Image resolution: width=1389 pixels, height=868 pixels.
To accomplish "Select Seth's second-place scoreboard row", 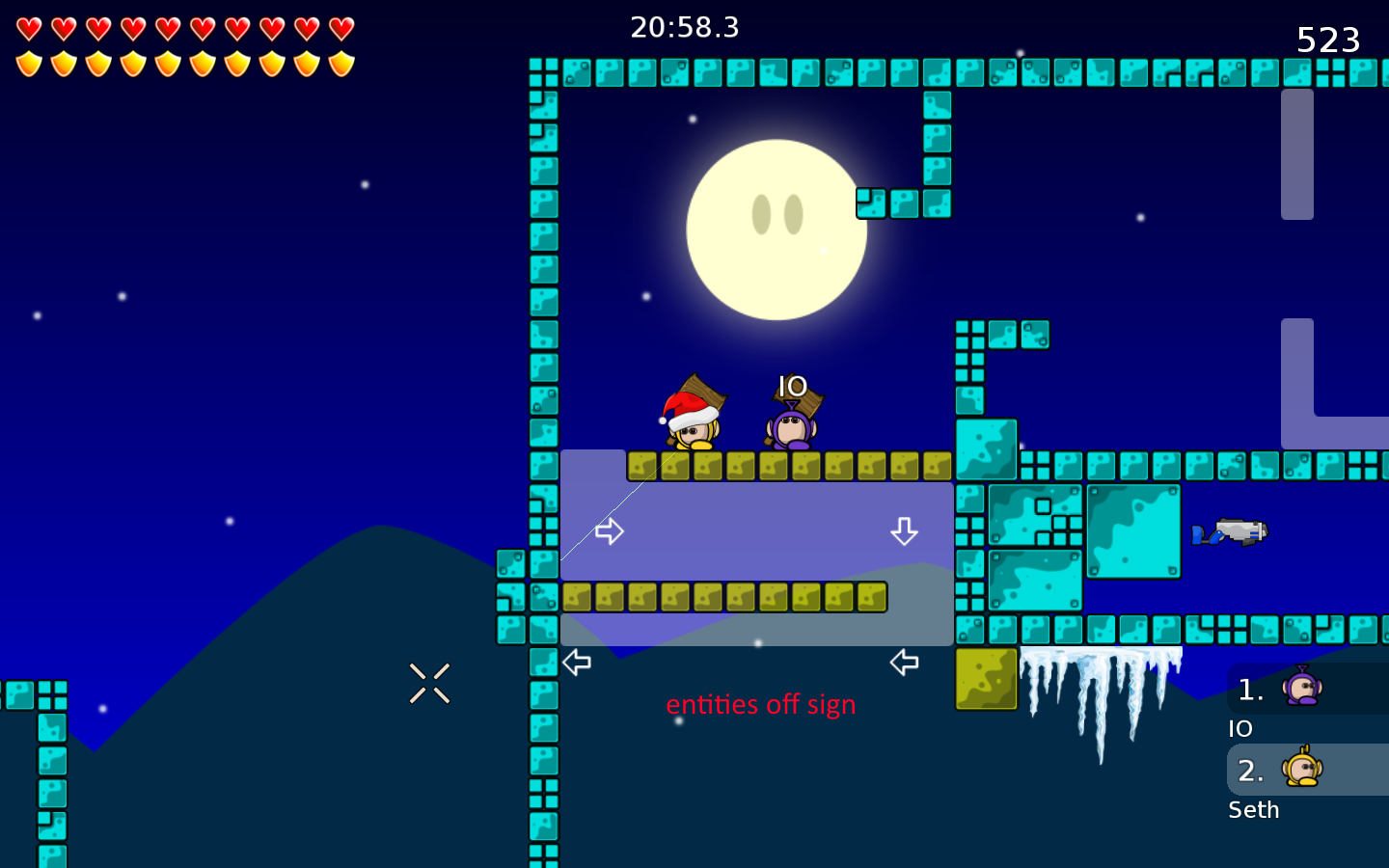I will 1306,770.
